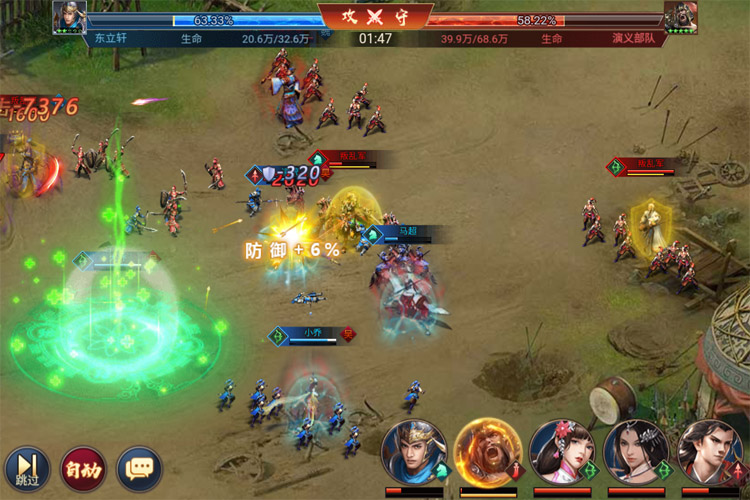View the enemy 演义部队 commander portrait

pyautogui.click(x=680, y=17)
